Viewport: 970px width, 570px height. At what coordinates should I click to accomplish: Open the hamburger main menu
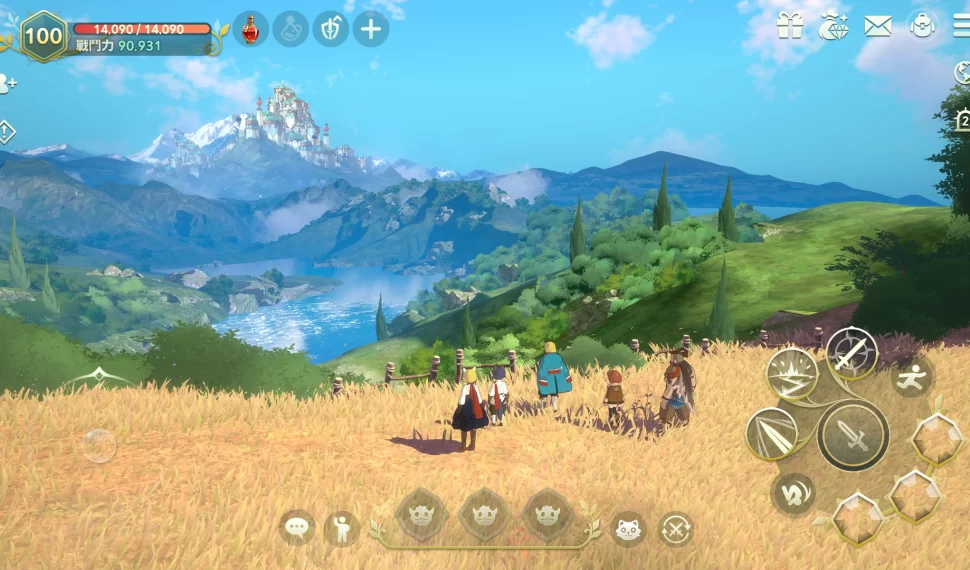pos(961,27)
